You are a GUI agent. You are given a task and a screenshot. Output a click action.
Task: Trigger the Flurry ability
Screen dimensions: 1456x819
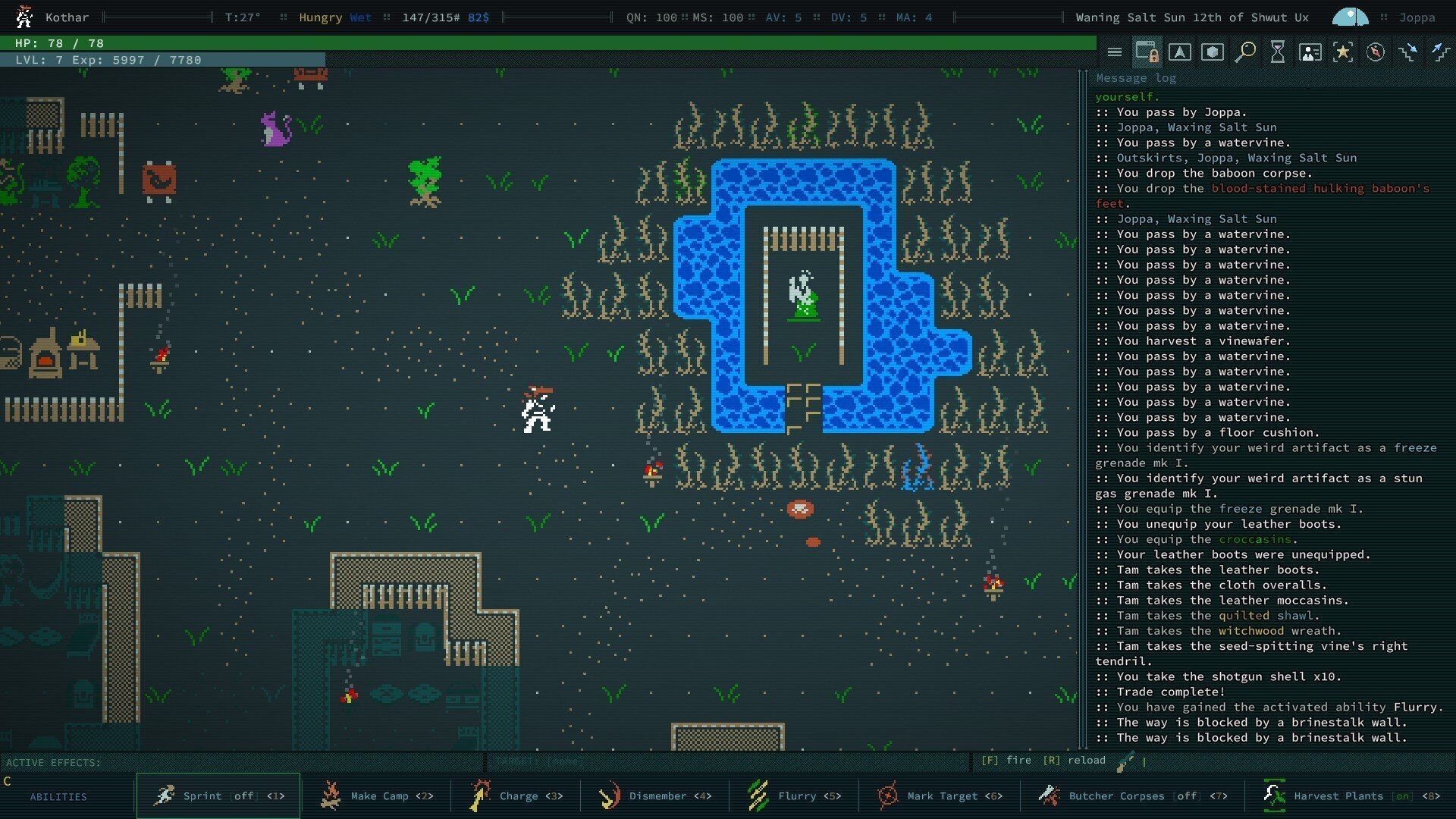[794, 795]
